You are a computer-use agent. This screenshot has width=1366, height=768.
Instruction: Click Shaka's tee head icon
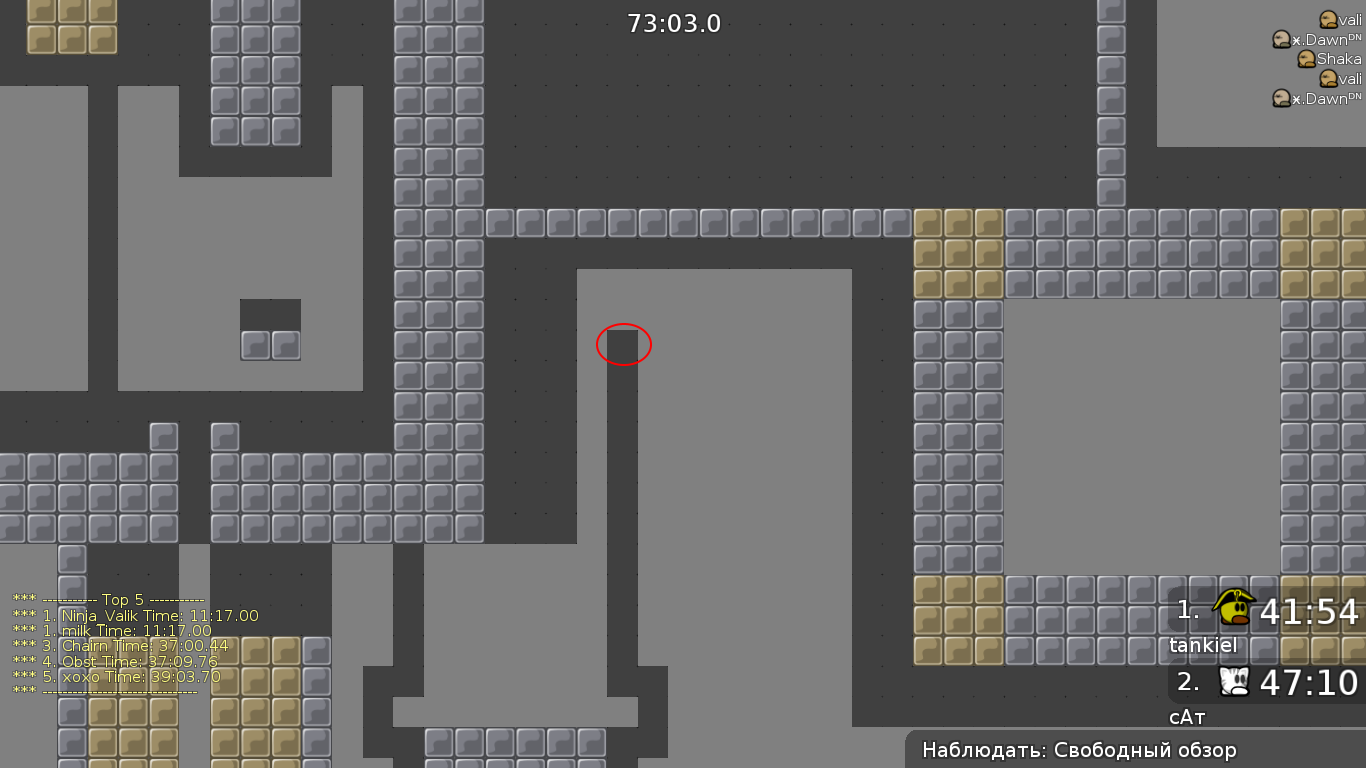[x=1308, y=58]
